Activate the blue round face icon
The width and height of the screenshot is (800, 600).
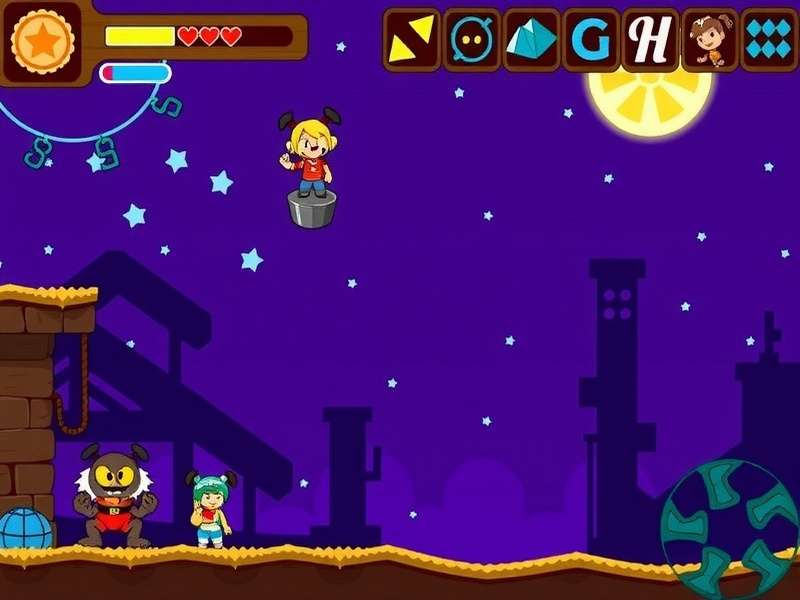point(471,39)
